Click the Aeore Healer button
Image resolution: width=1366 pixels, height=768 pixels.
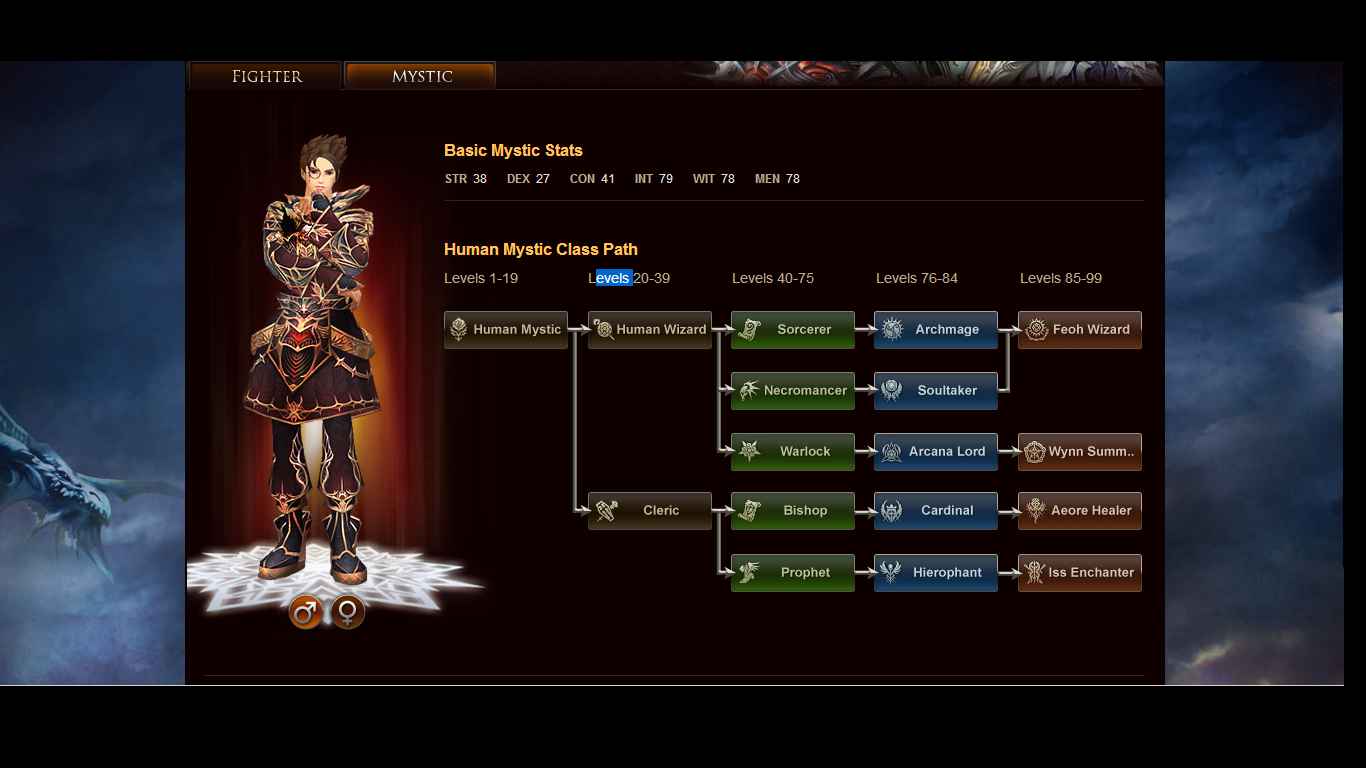[x=1079, y=511]
